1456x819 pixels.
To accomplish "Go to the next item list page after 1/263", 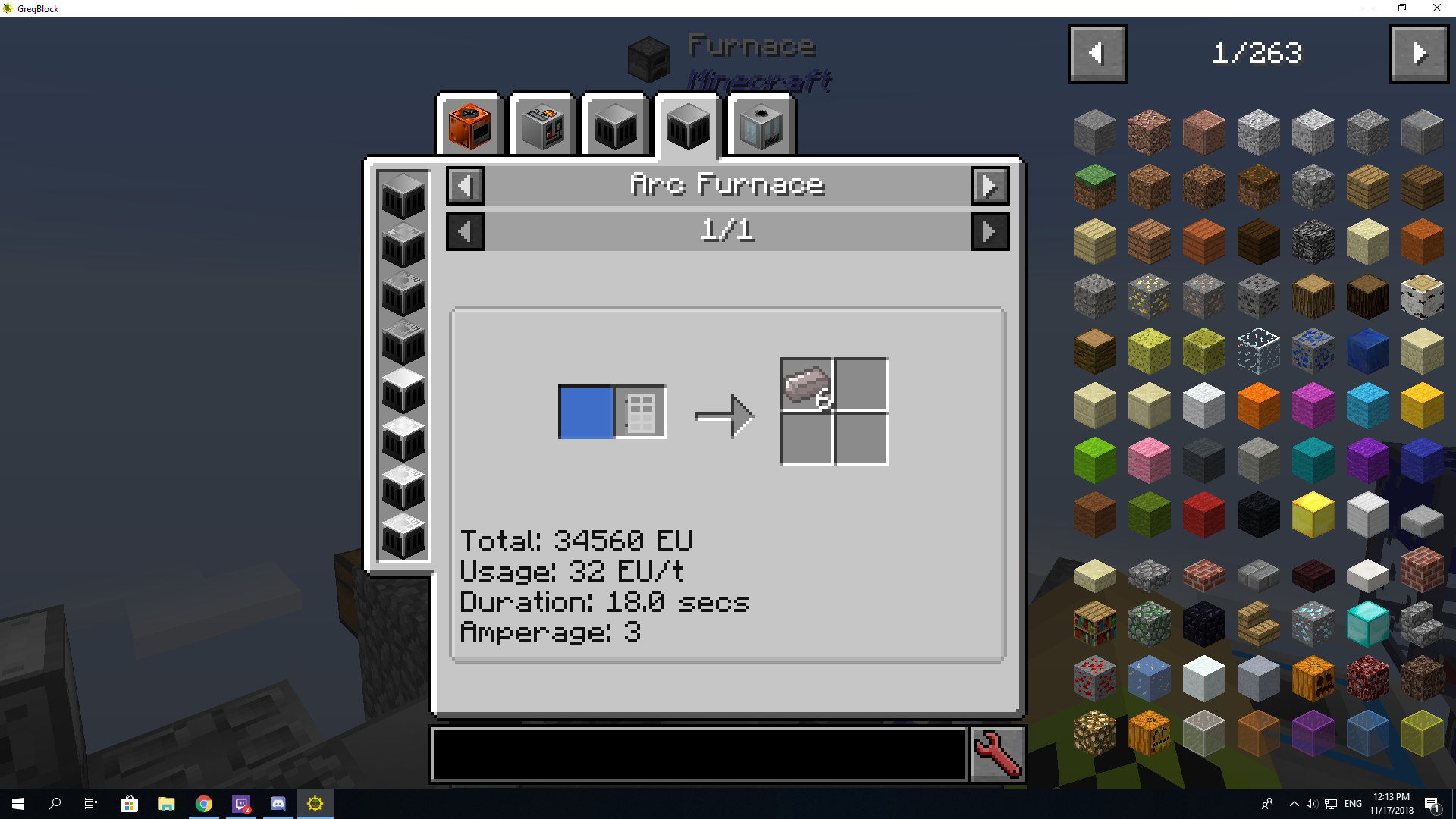I will point(1419,53).
